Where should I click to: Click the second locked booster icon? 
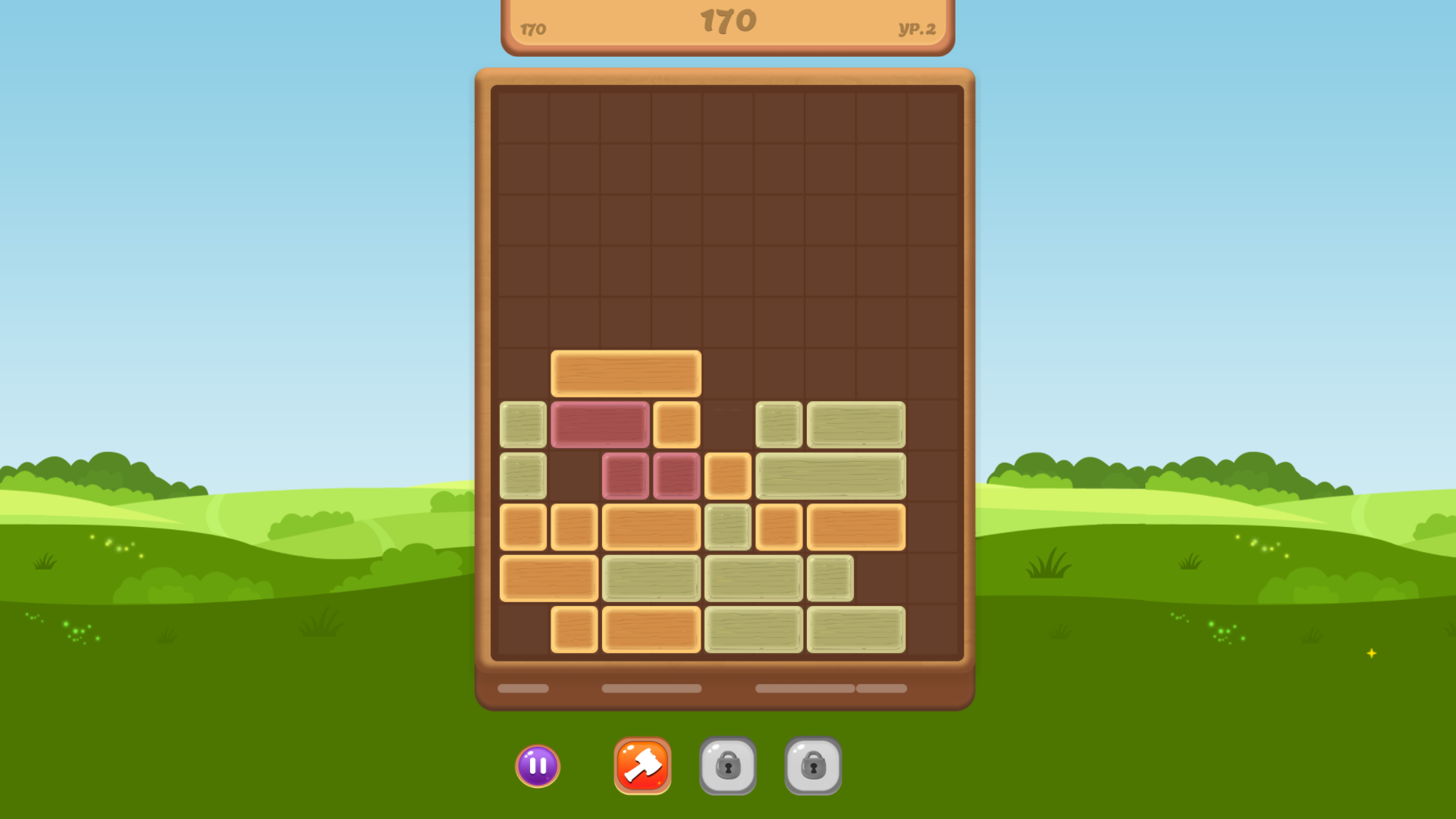pyautogui.click(x=813, y=767)
